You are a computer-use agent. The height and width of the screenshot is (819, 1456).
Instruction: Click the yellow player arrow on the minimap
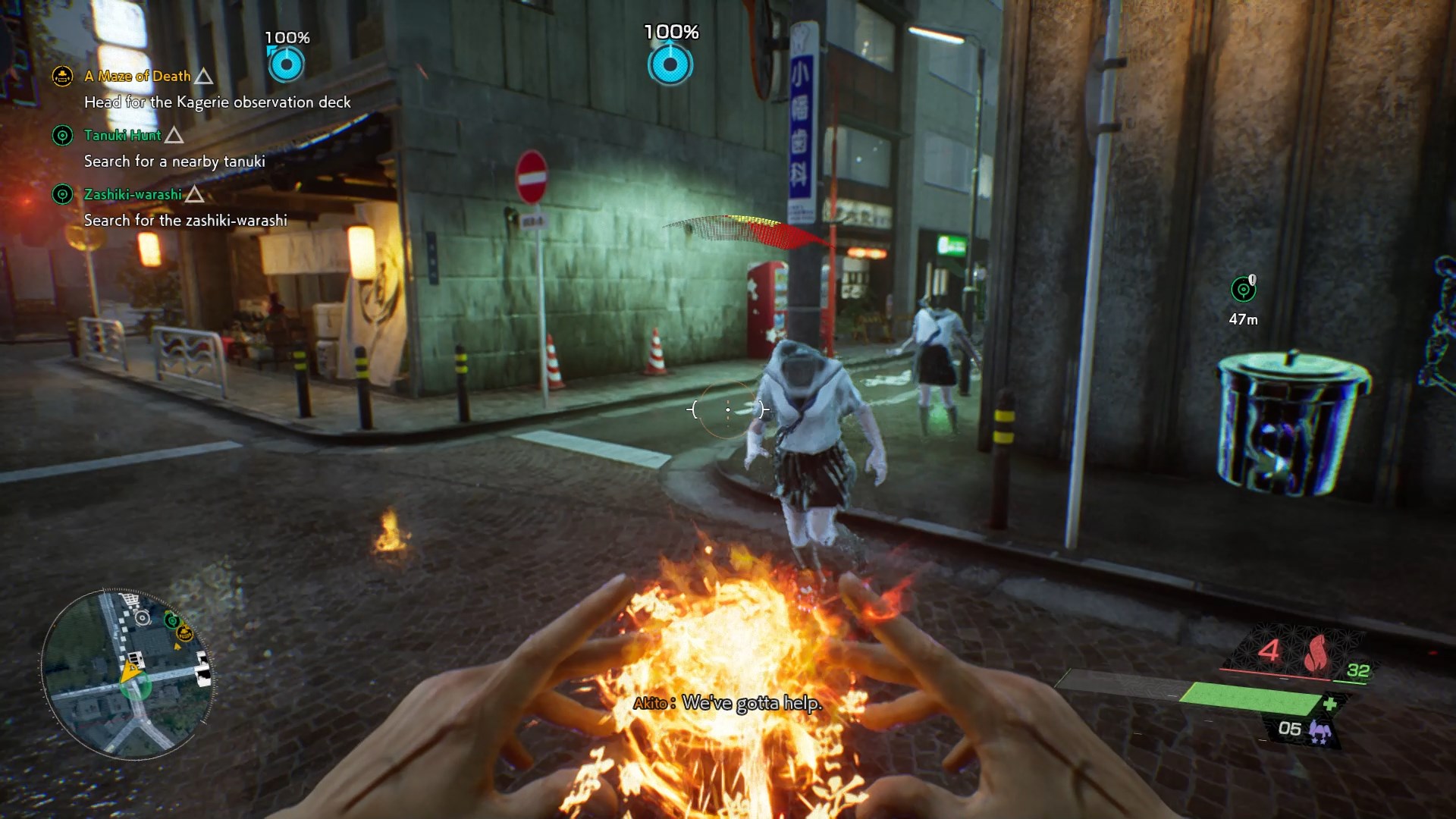click(x=130, y=672)
